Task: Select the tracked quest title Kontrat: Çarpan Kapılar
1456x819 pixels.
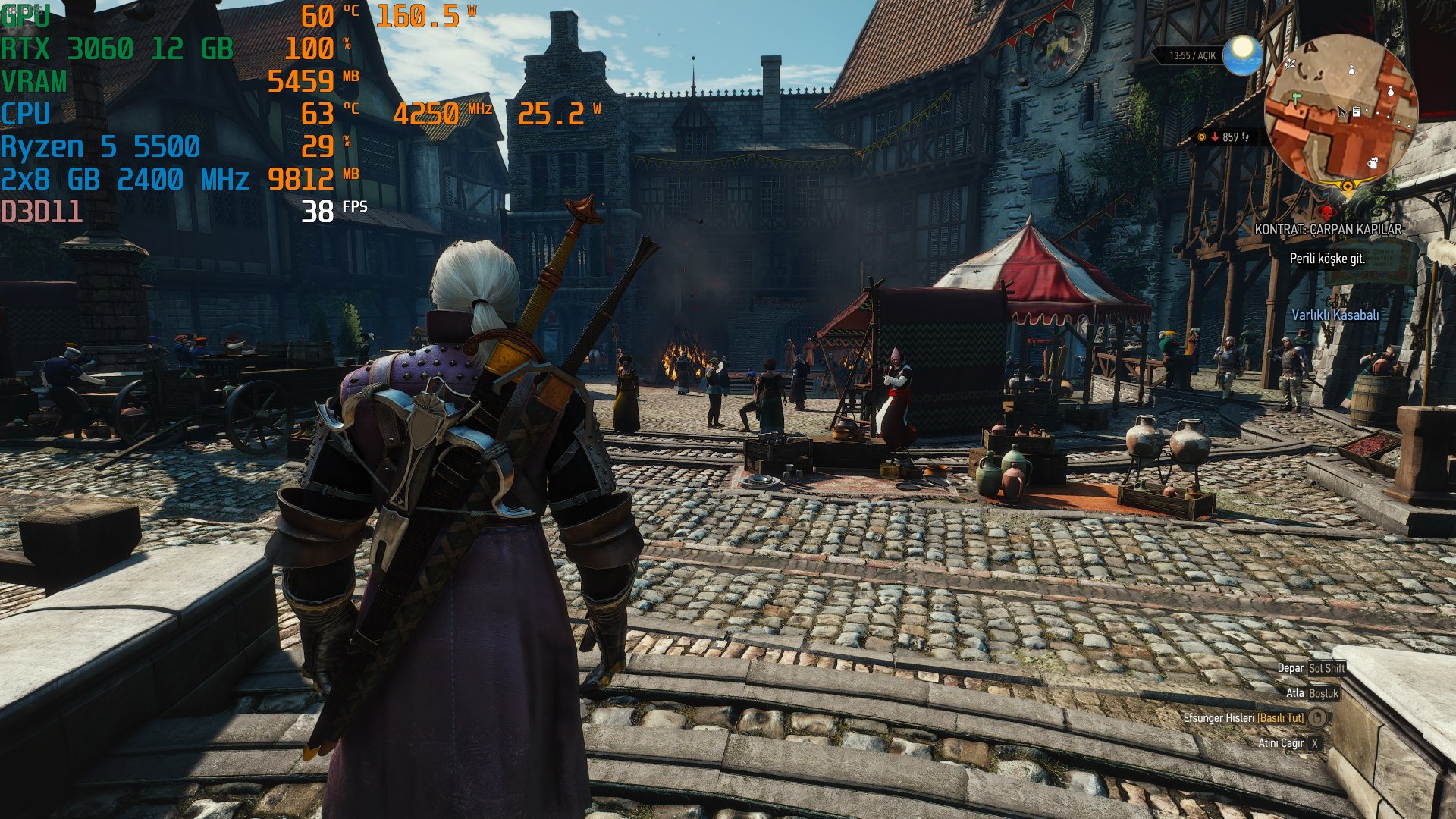Action: [1328, 229]
